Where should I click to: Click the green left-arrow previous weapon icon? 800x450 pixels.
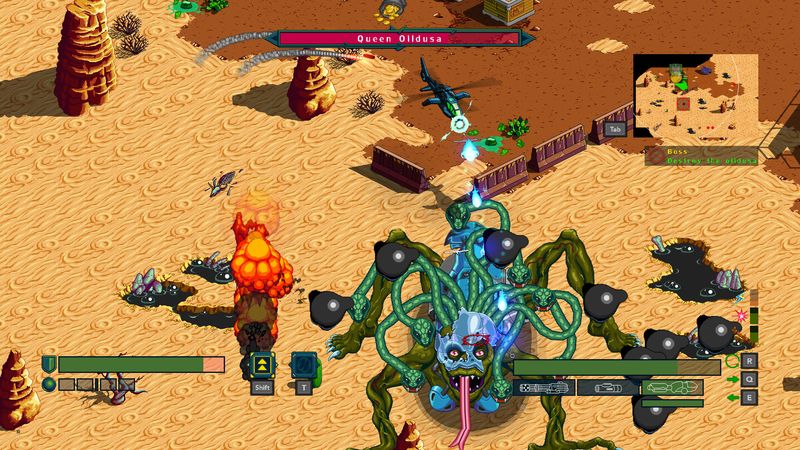coord(733,397)
